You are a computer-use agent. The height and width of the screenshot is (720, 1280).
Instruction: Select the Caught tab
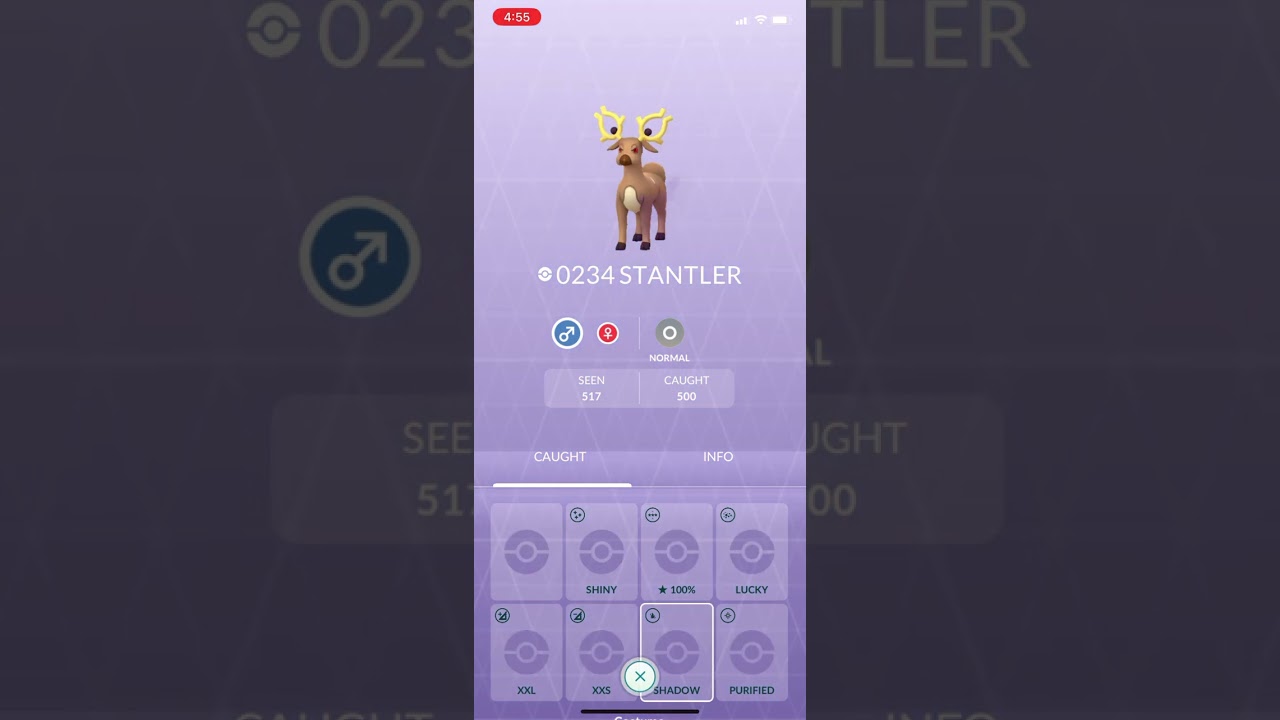pos(559,456)
